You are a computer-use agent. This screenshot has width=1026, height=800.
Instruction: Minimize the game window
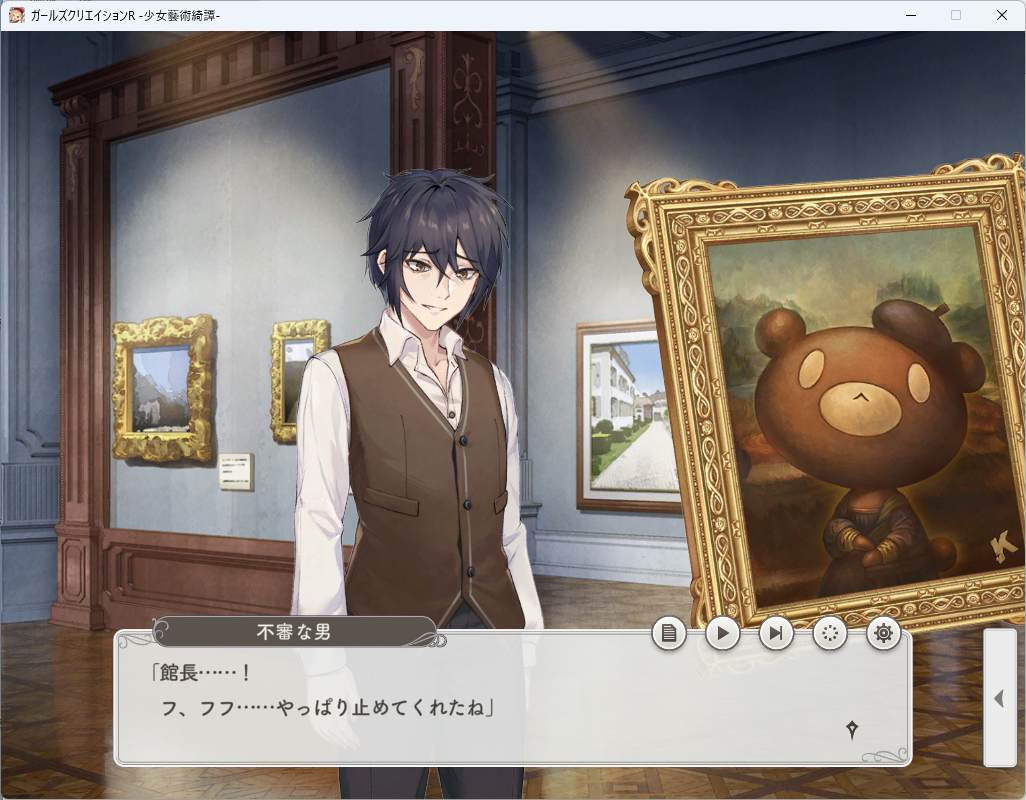pyautogui.click(x=910, y=15)
